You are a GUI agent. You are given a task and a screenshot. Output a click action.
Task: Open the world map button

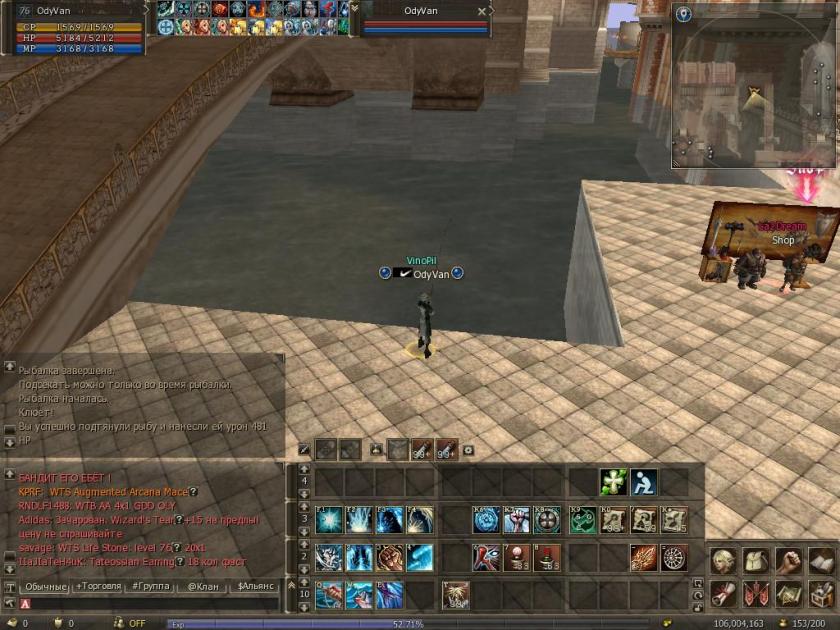tap(789, 594)
